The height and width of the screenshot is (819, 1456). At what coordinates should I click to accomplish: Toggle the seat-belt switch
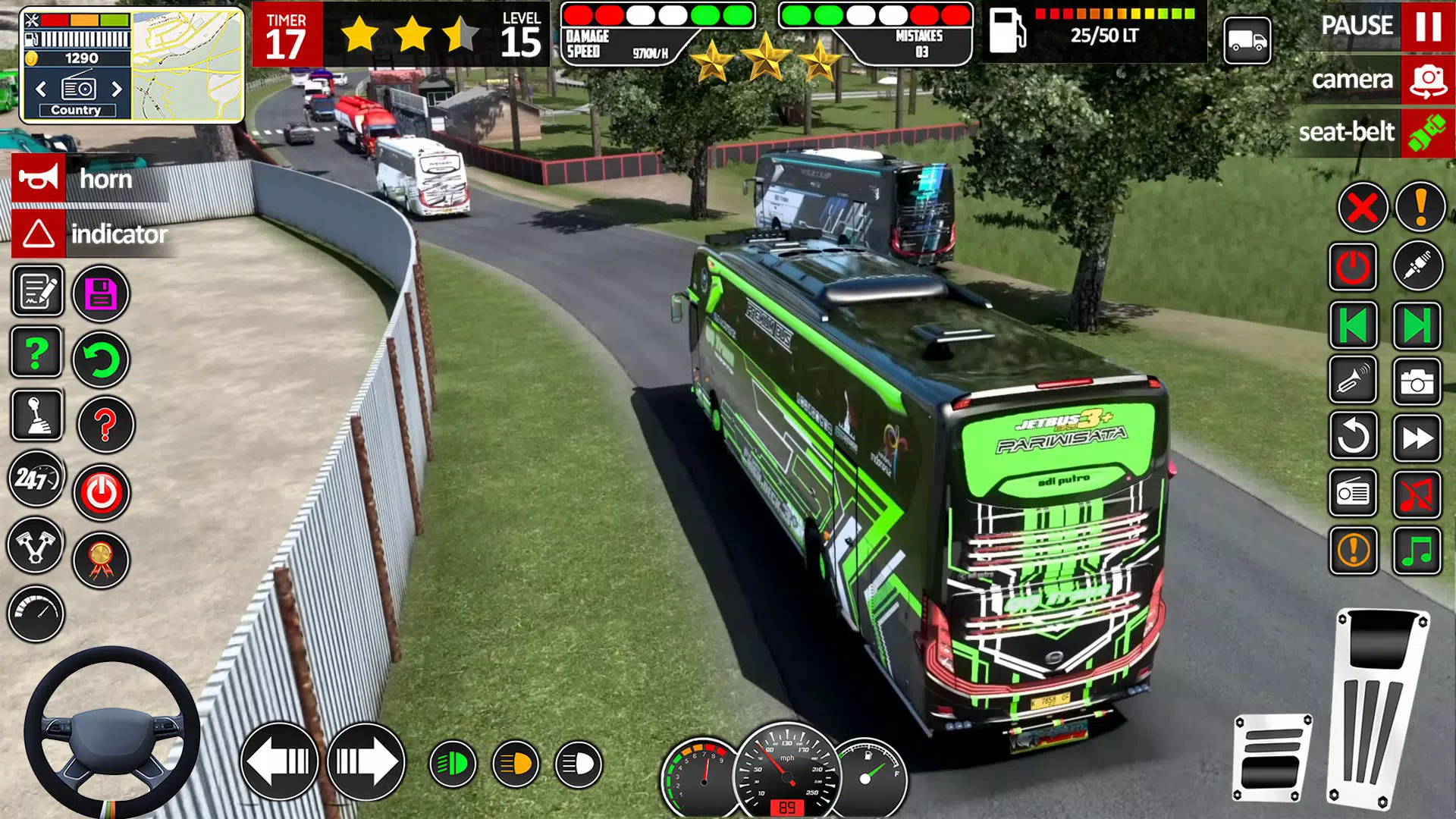click(x=1429, y=133)
